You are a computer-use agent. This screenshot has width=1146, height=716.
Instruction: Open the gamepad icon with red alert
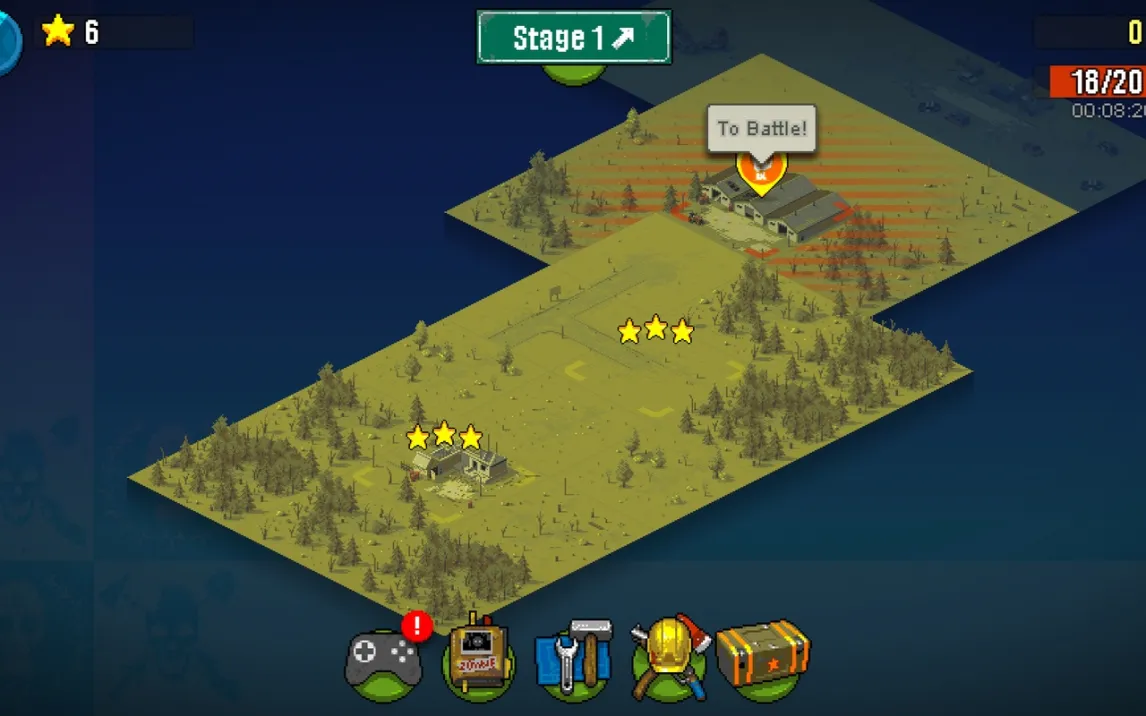[x=383, y=660]
